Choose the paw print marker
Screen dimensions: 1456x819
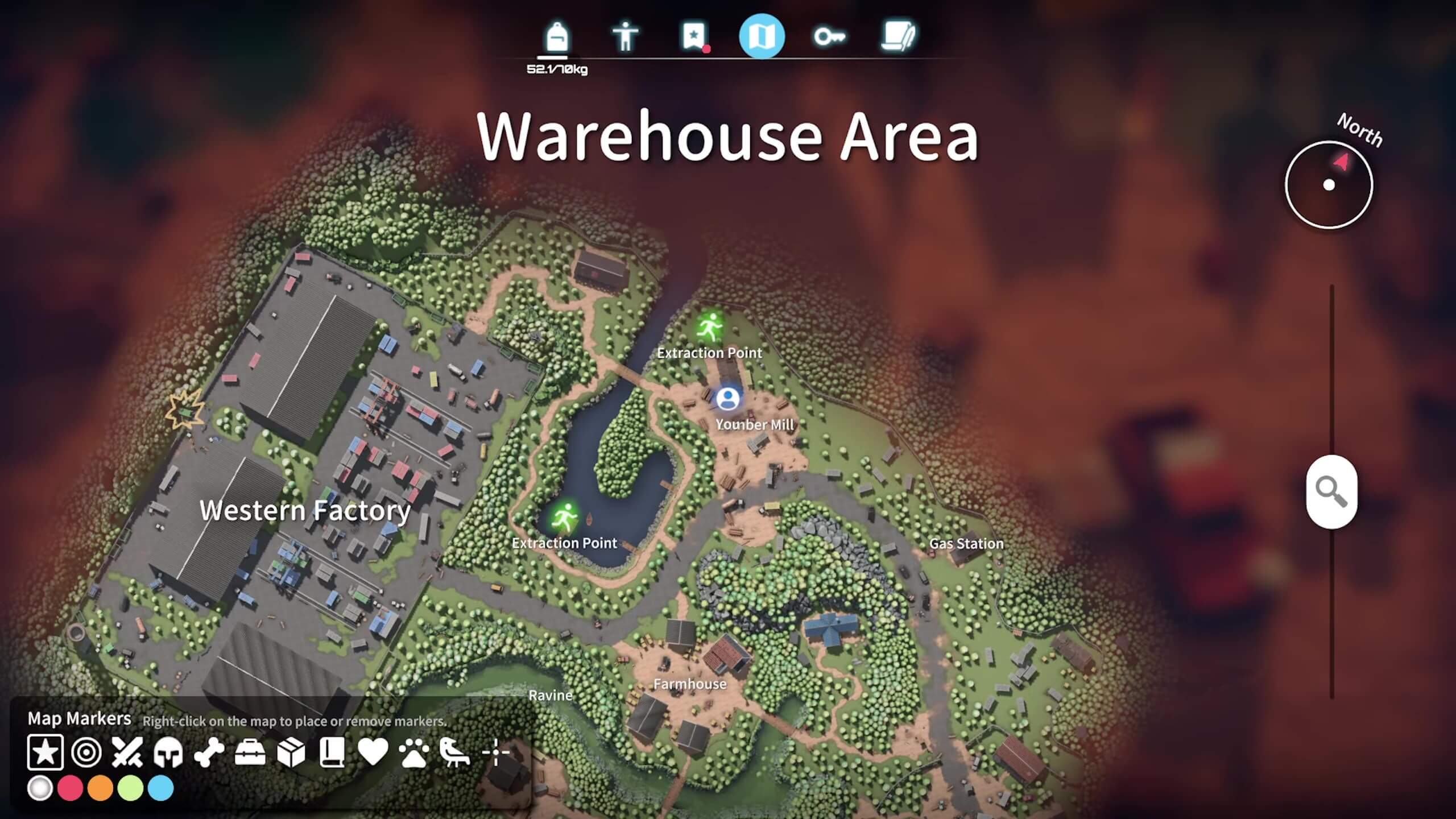pyautogui.click(x=414, y=752)
